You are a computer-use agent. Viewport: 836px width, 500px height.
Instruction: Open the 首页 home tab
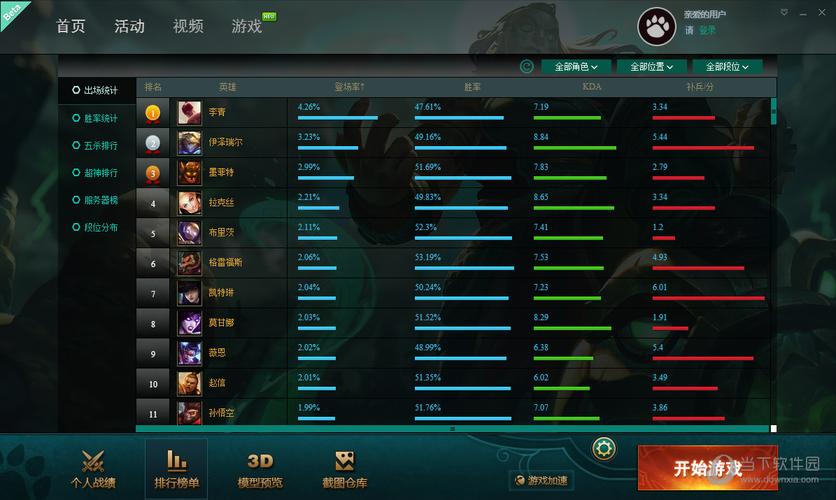tap(71, 26)
